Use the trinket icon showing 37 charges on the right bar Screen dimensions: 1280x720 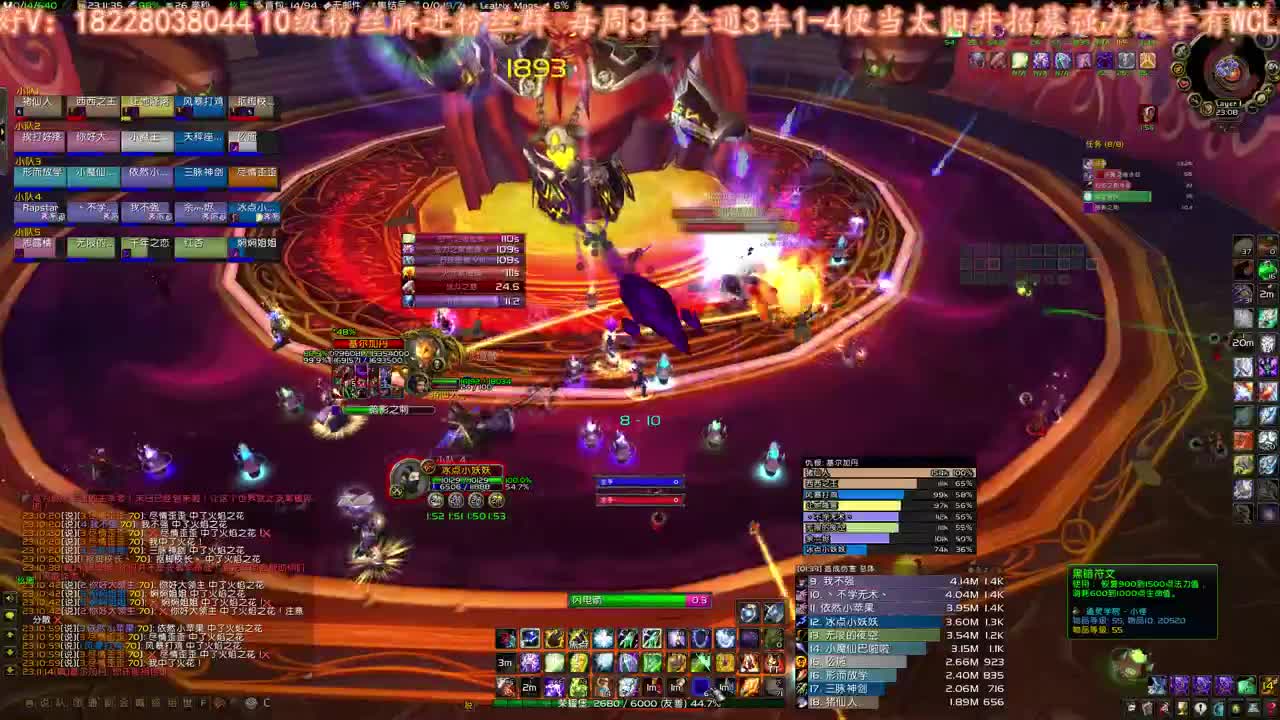pyautogui.click(x=1241, y=247)
